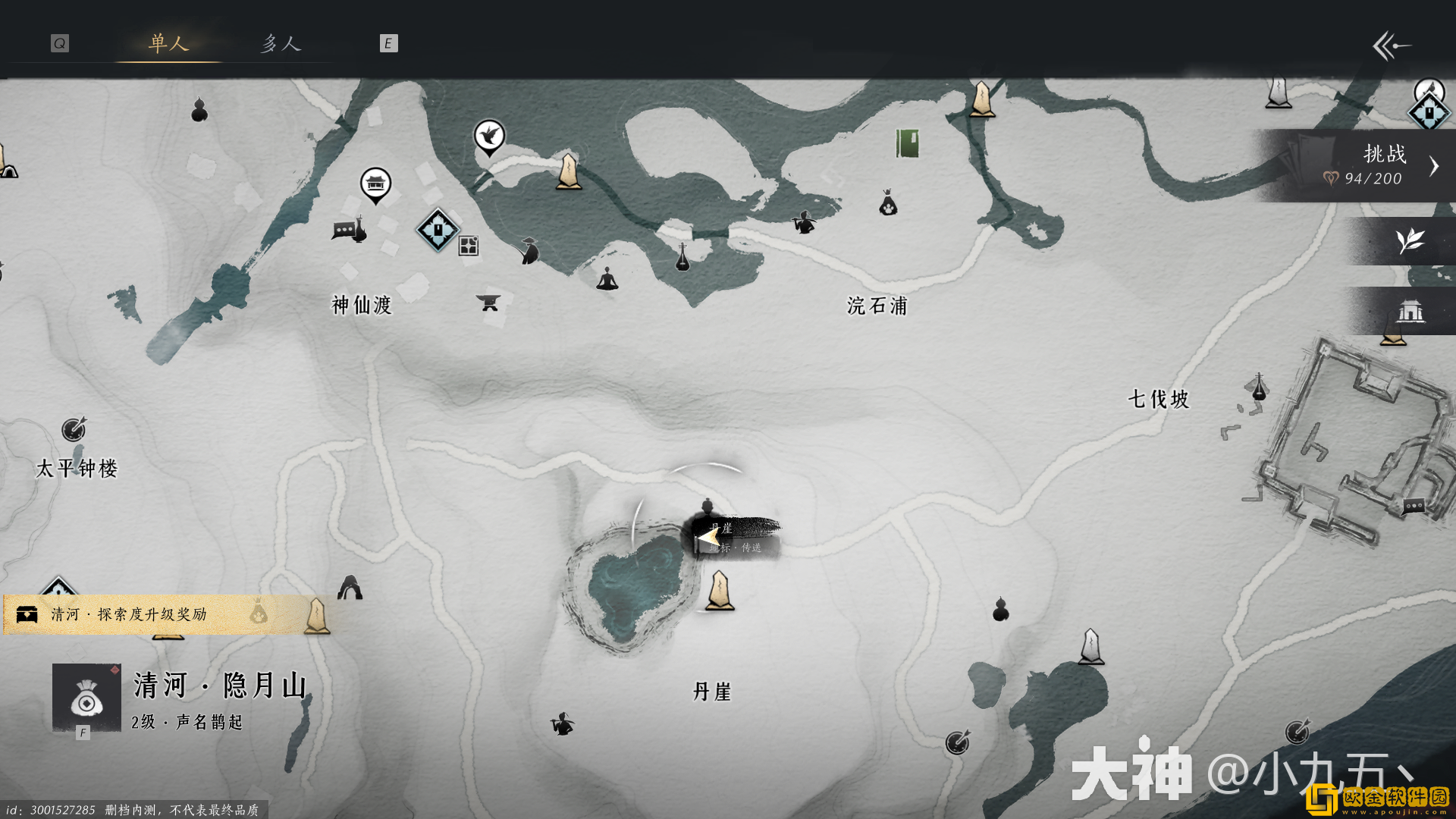Switch to the 多人 tab
This screenshot has height=819, width=1456.
pos(281,43)
